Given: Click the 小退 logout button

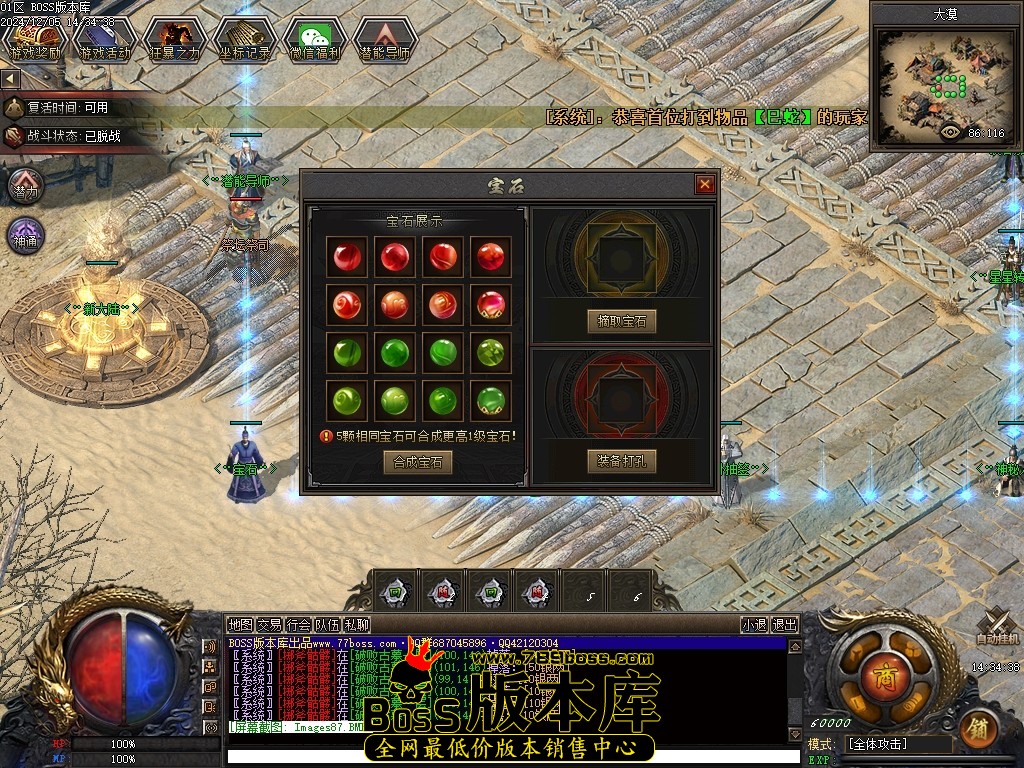Looking at the screenshot, I should 754,625.
